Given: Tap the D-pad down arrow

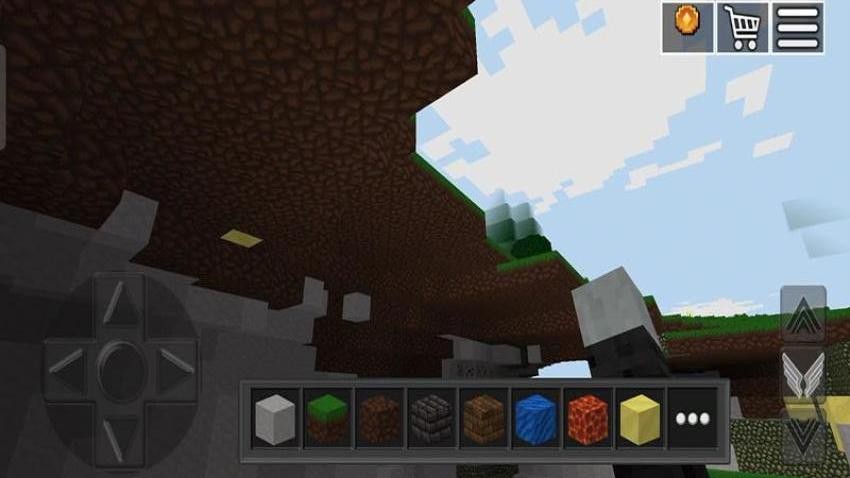Looking at the screenshot, I should click(x=119, y=429).
